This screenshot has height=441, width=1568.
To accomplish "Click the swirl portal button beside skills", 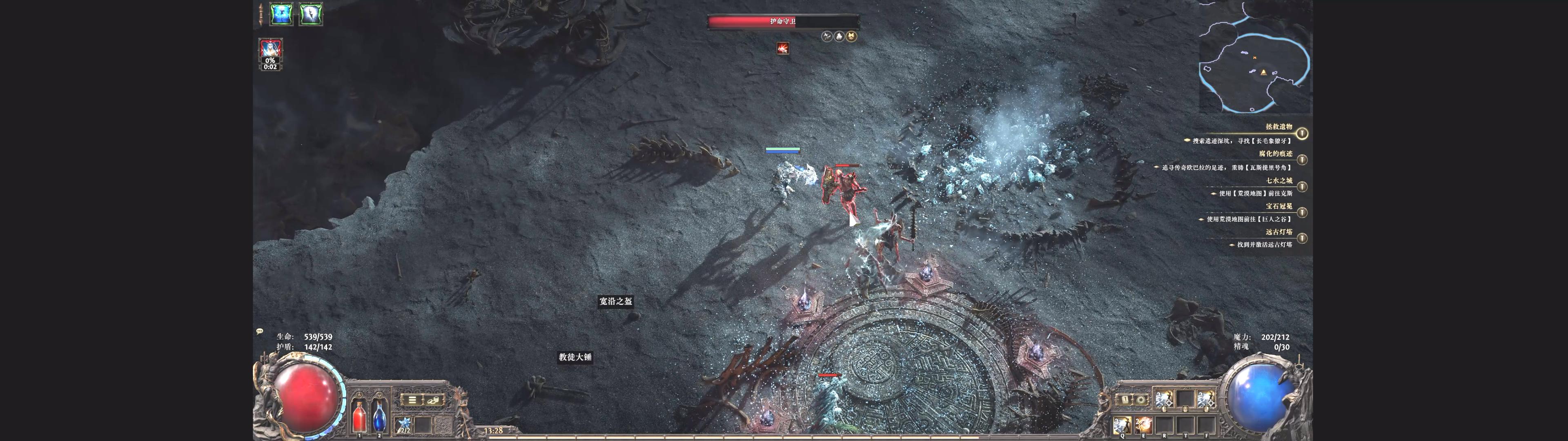I will tap(1141, 400).
